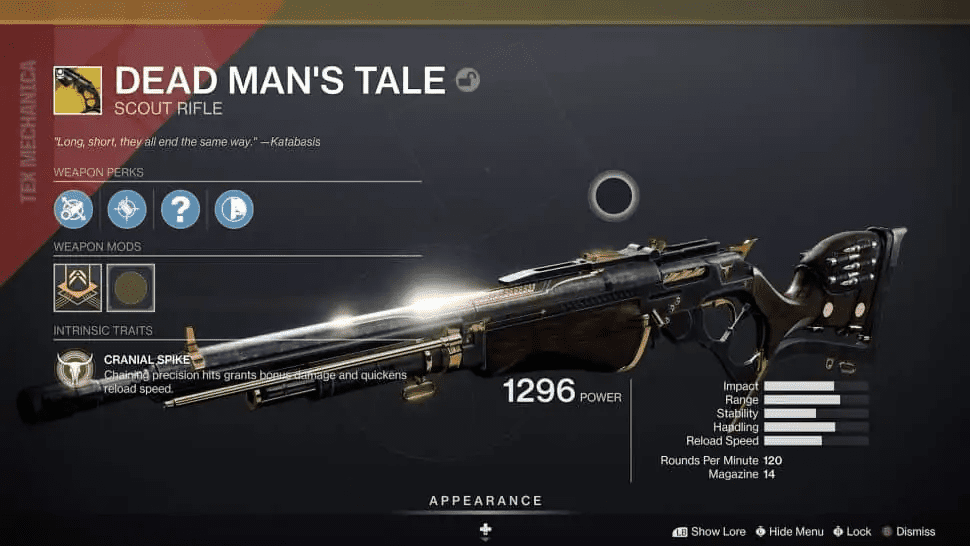
Task: Inspect the crosshair reticle weapon perk
Action: coord(127,210)
